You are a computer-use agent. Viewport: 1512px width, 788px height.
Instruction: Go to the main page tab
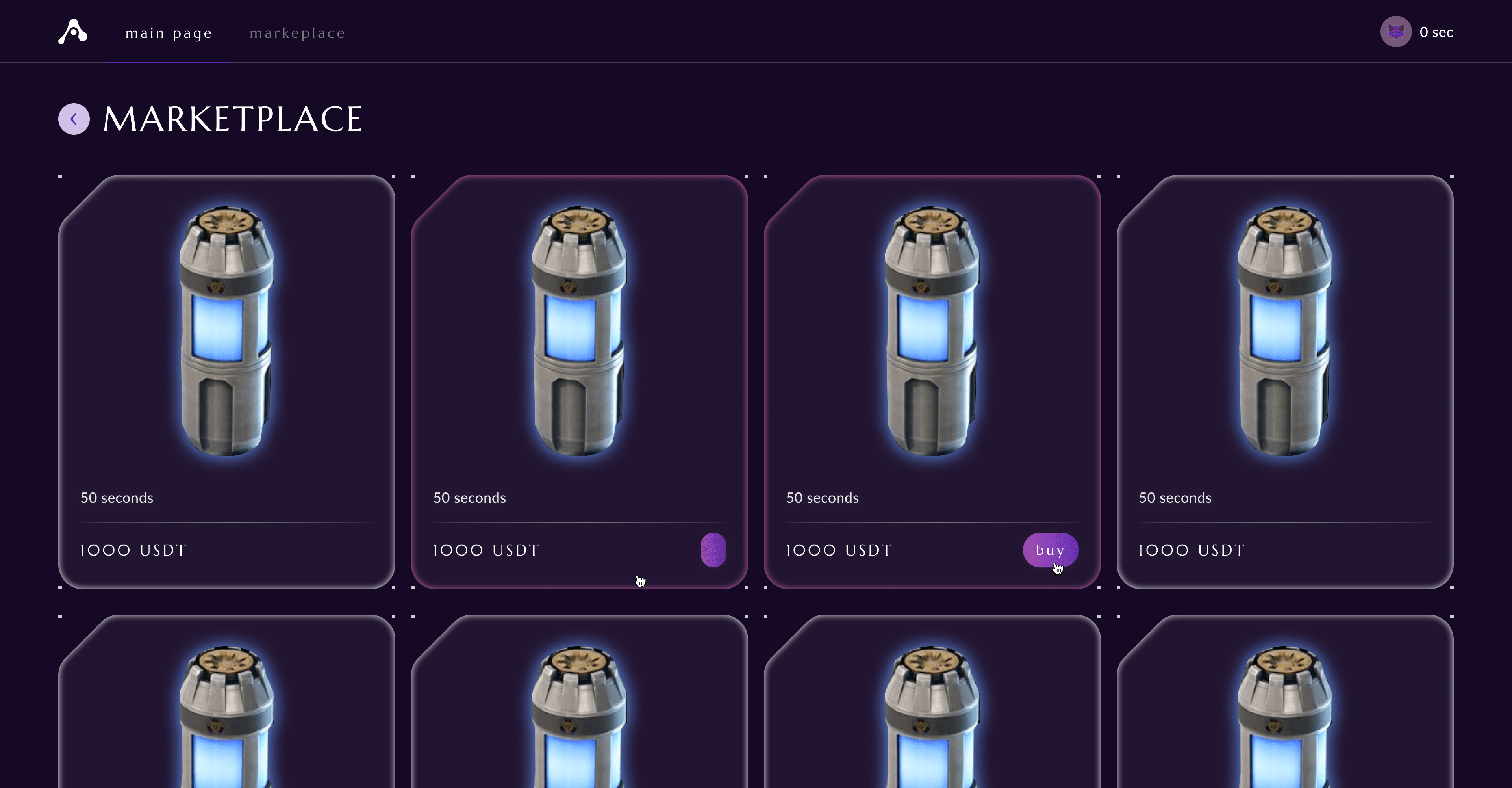coord(169,33)
